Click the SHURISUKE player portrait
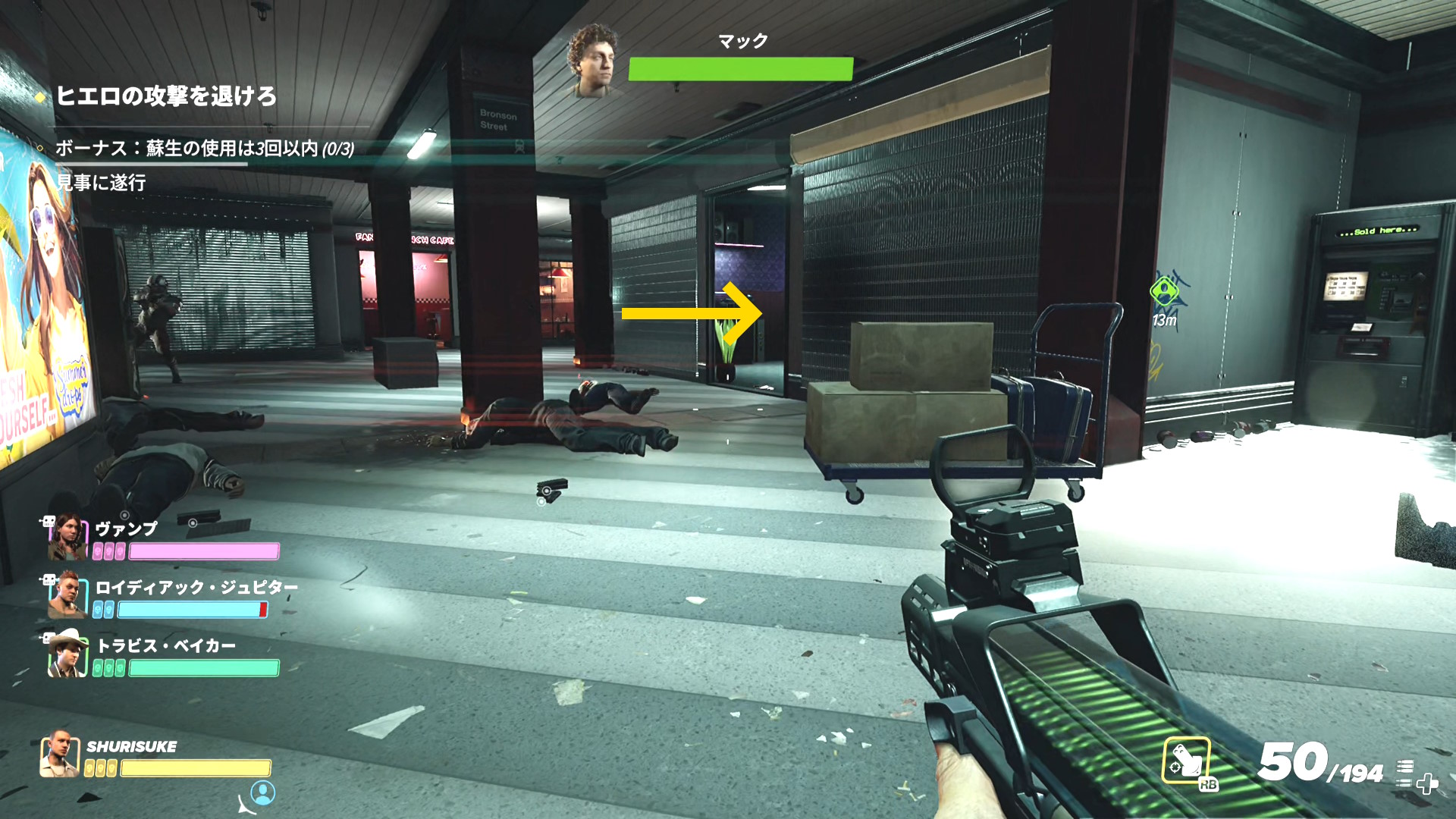This screenshot has width=1456, height=819. click(x=60, y=755)
